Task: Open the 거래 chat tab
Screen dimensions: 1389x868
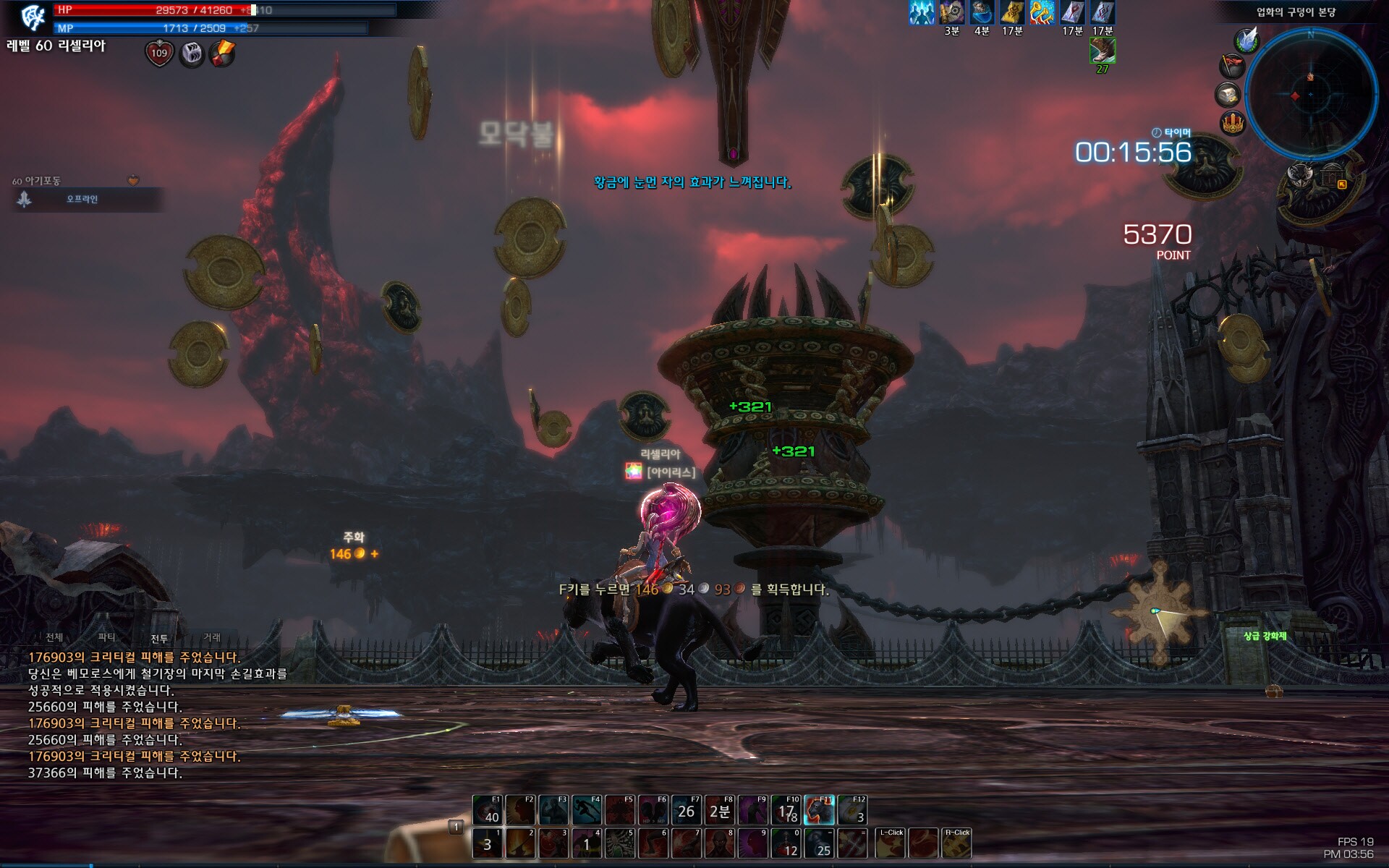Action: tap(212, 637)
